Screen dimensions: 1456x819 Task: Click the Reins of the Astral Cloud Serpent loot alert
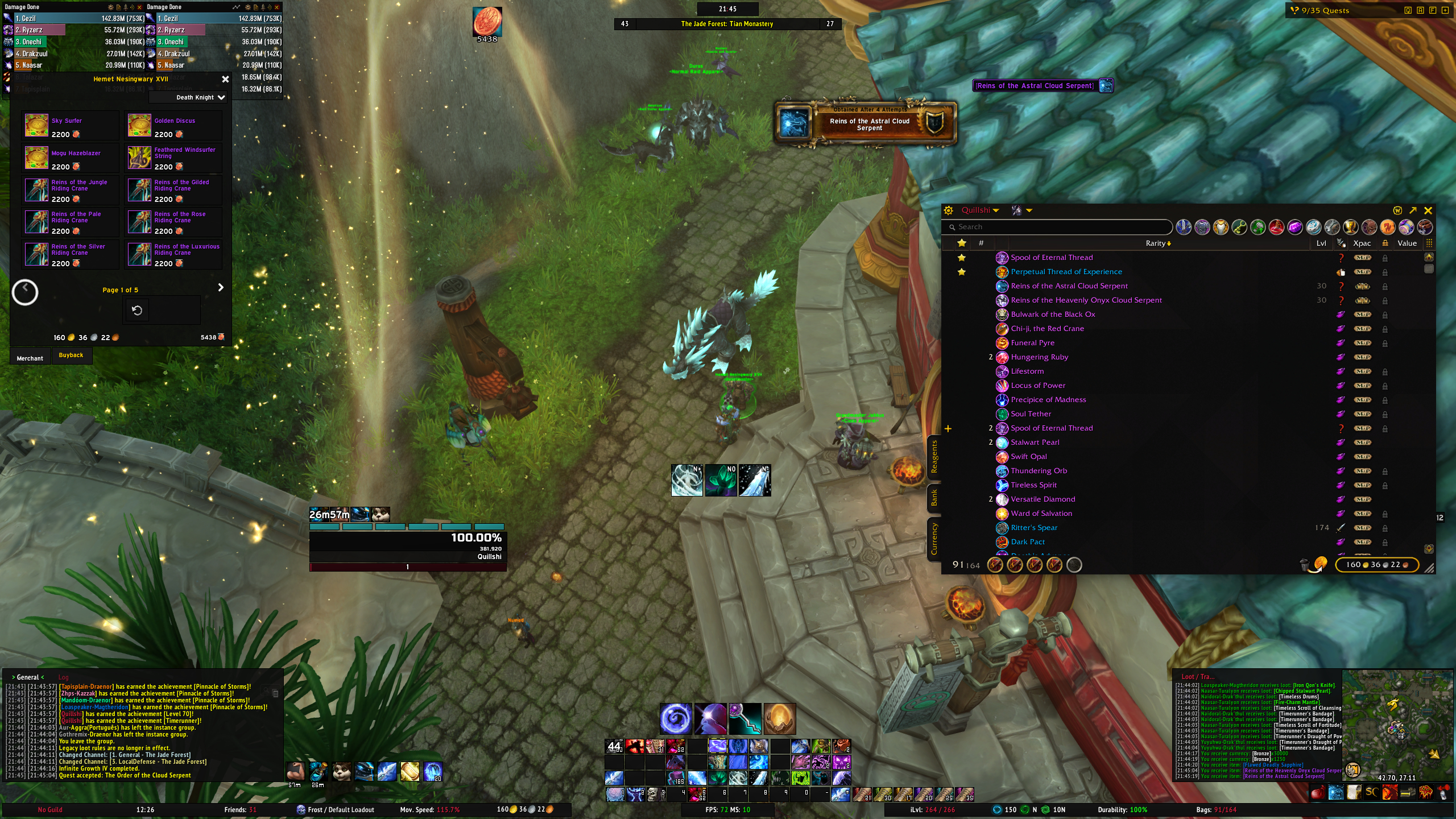click(x=866, y=123)
